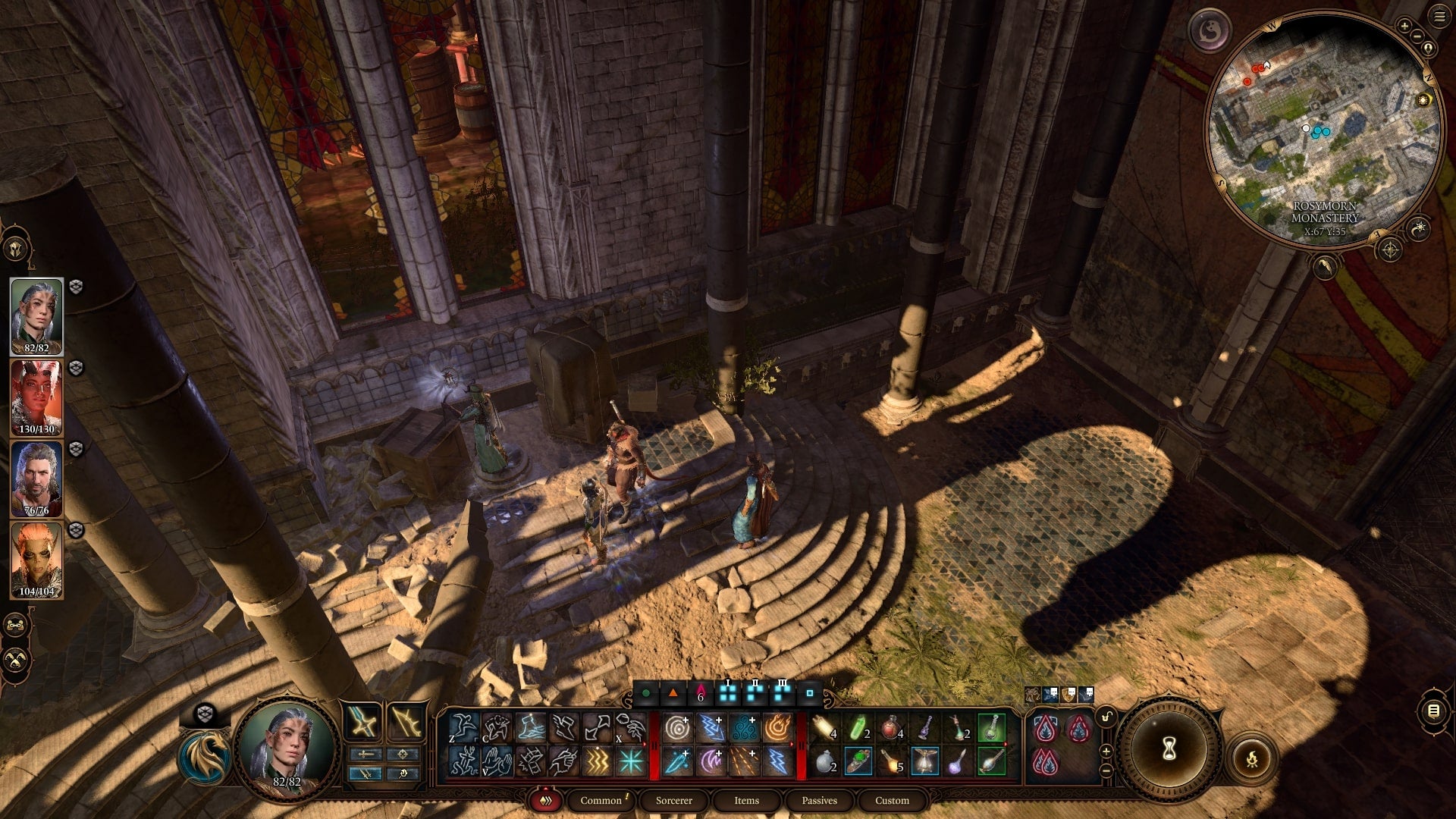1456x819 pixels.
Task: Choose the bearded companion portrait
Action: click(36, 479)
